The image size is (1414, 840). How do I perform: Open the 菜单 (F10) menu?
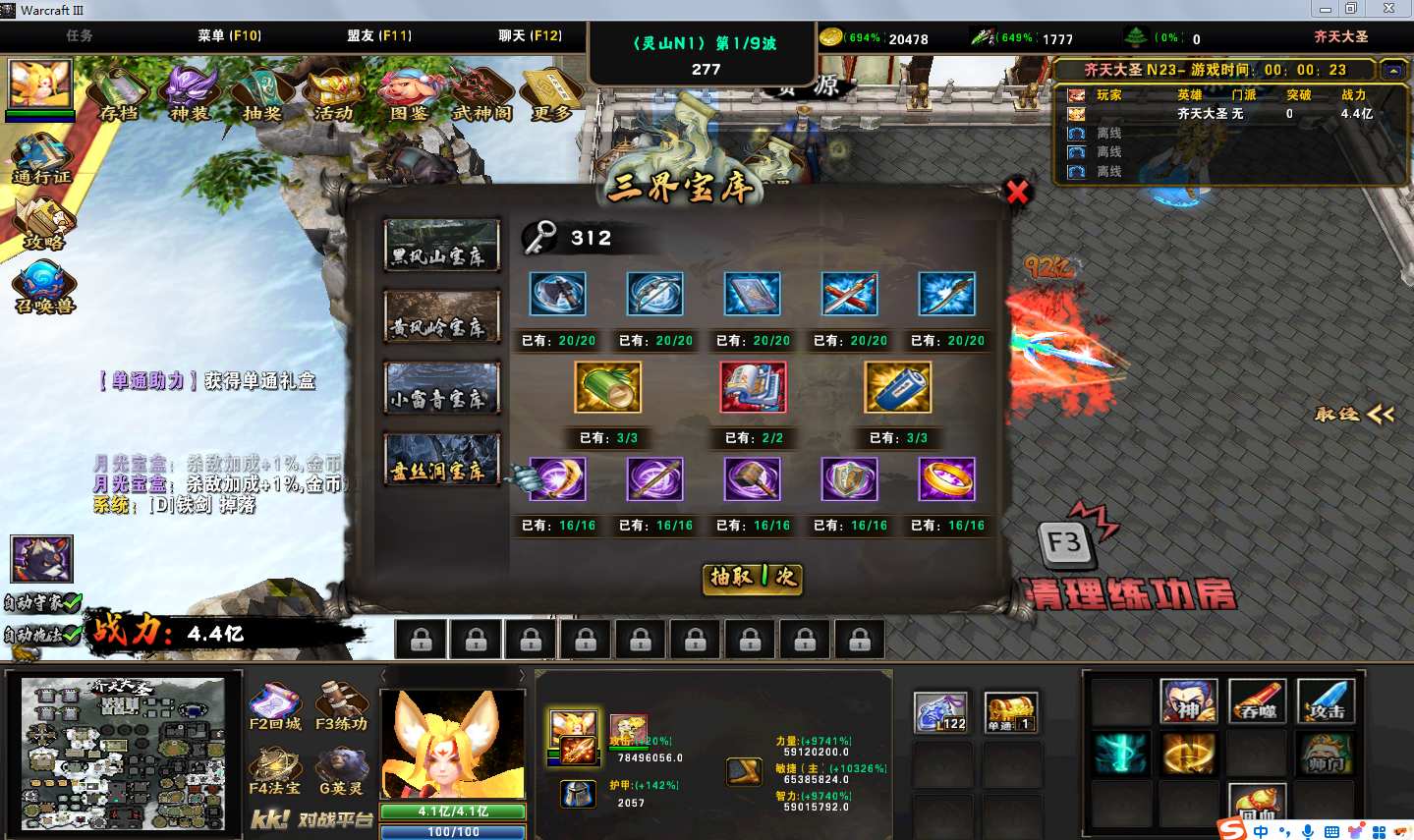point(229,35)
